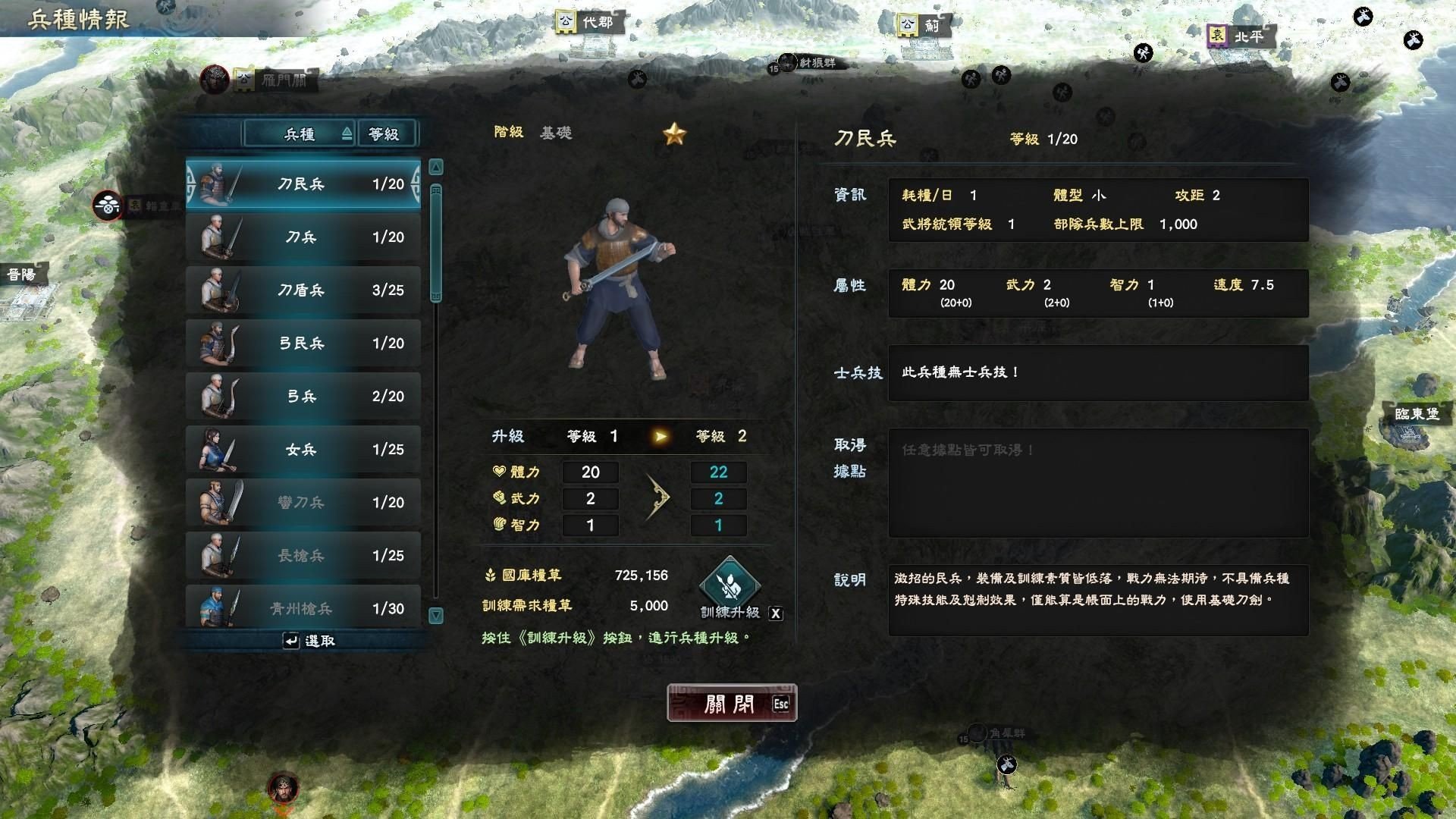Click the heart 體力 icon in the upgrade panel
Screen dimensions: 1456x819
pos(499,472)
